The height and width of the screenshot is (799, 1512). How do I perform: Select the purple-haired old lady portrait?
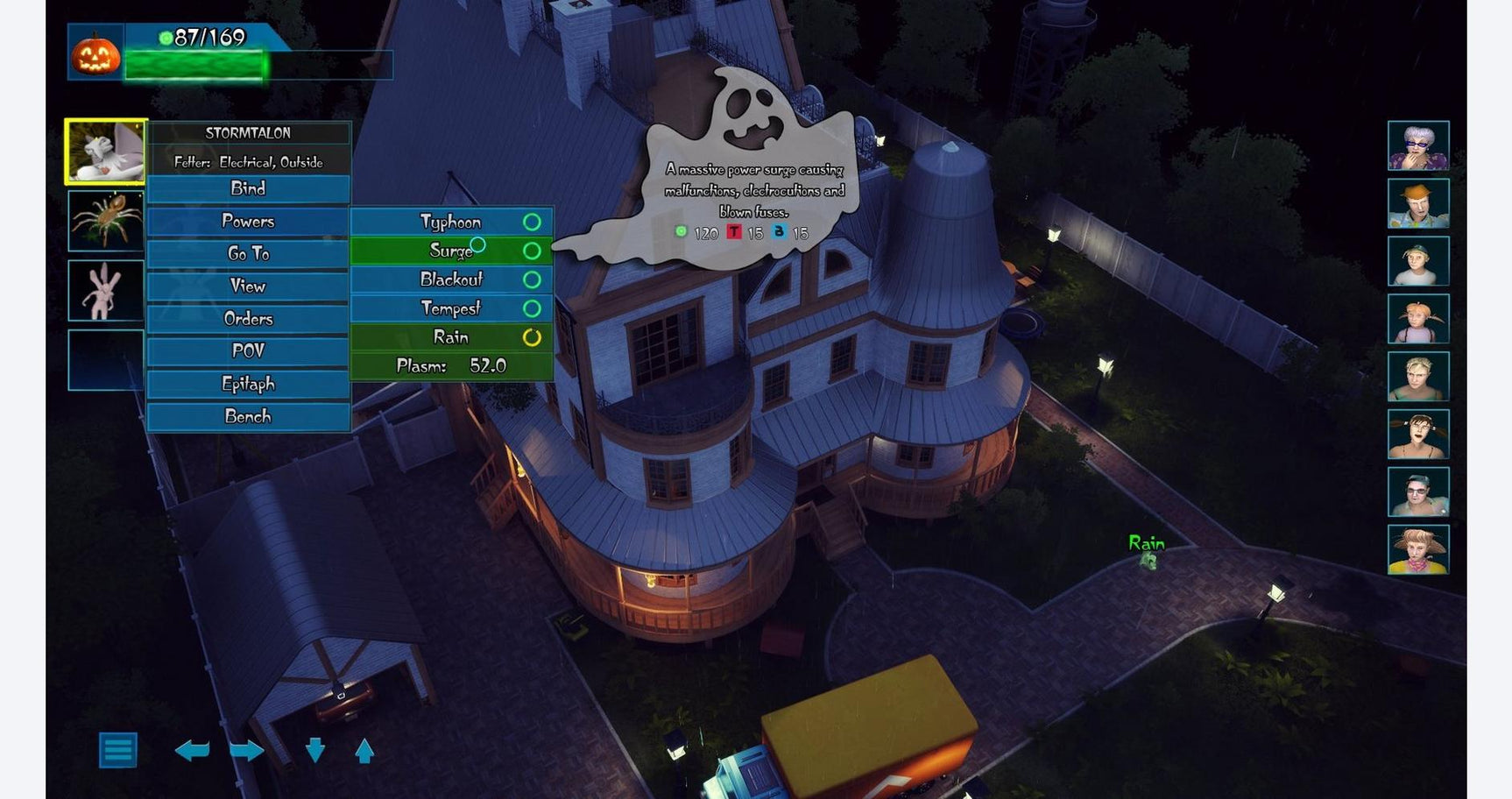click(x=1417, y=145)
